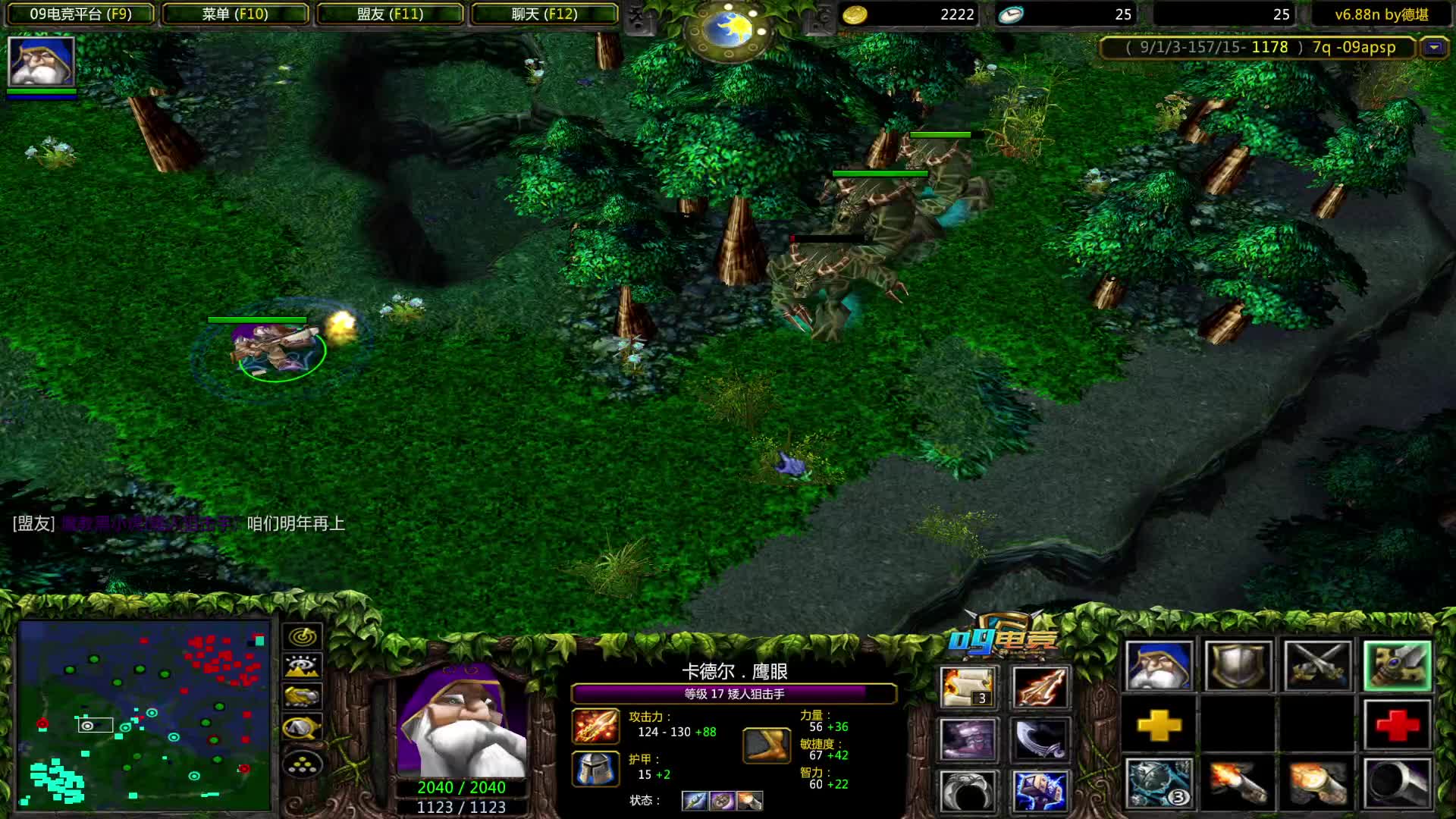Viewport: 1456px width, 819px height.
Task: Open the game menu (F10)
Action: point(235,14)
